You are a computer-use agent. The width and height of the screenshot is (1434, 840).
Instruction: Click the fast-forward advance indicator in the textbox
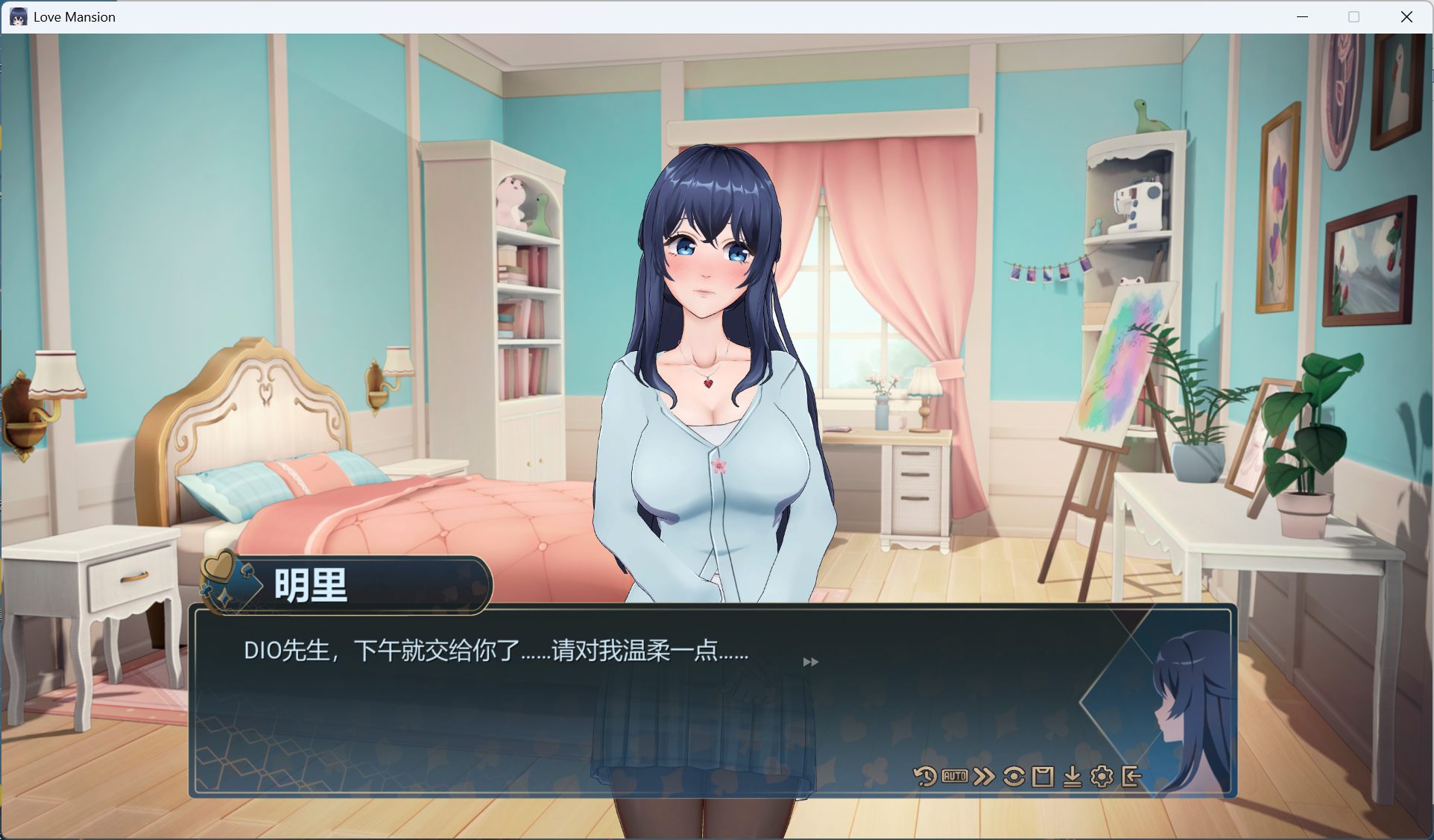[x=811, y=662]
